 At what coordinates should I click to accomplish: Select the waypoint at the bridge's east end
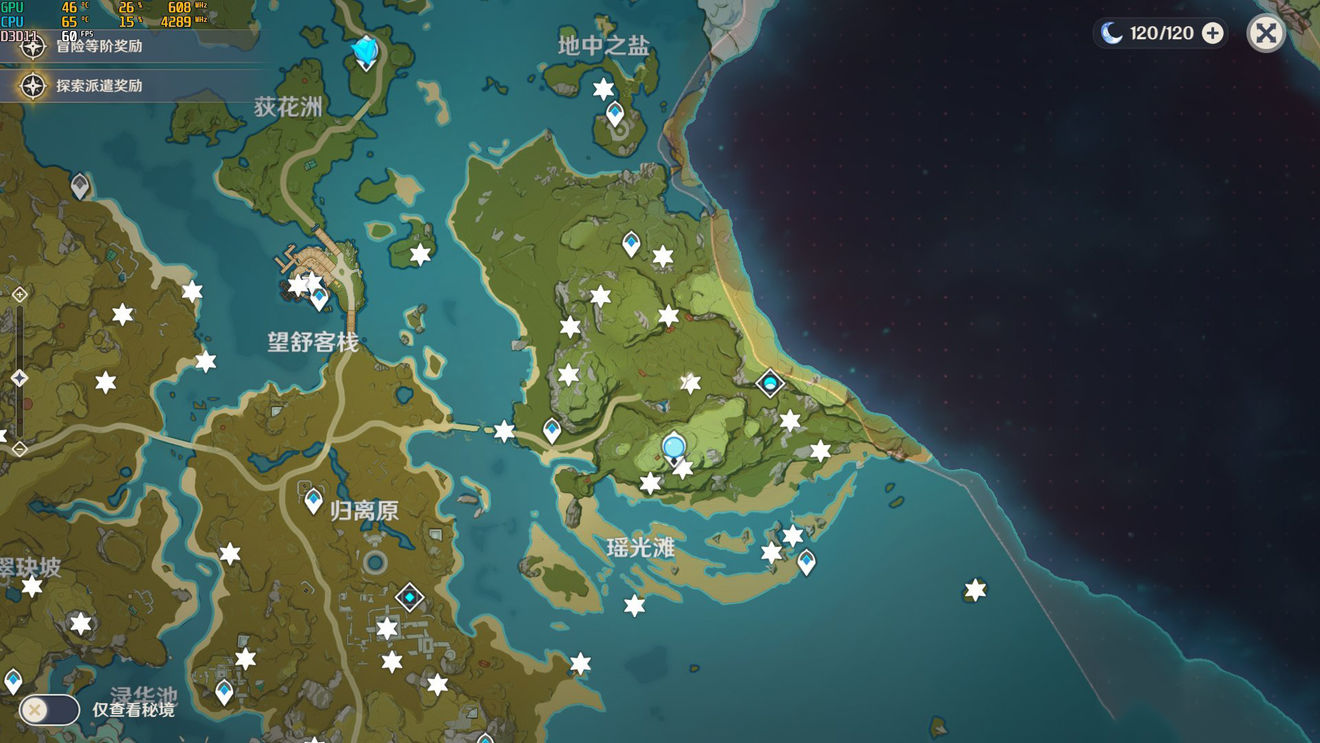pos(552,430)
